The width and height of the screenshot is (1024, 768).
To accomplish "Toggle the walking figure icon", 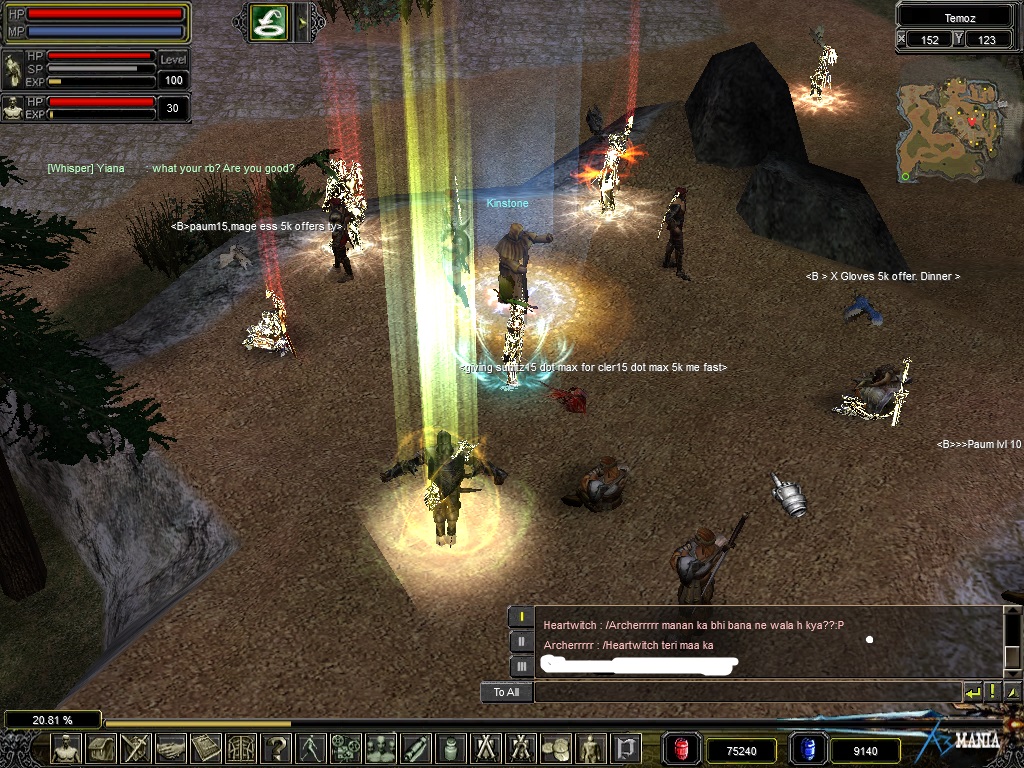I will [x=310, y=748].
